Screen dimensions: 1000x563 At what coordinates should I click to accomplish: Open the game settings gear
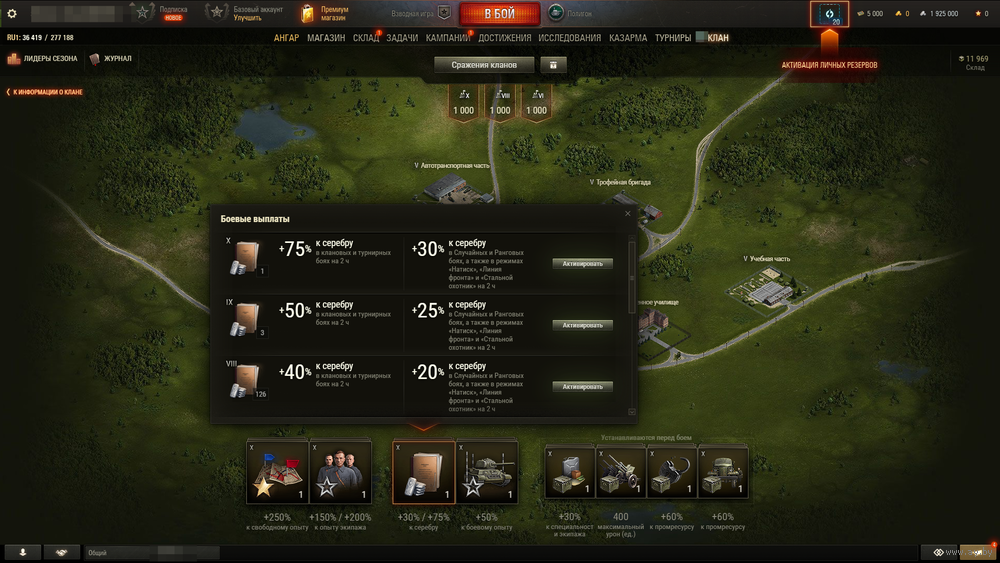pos(12,14)
